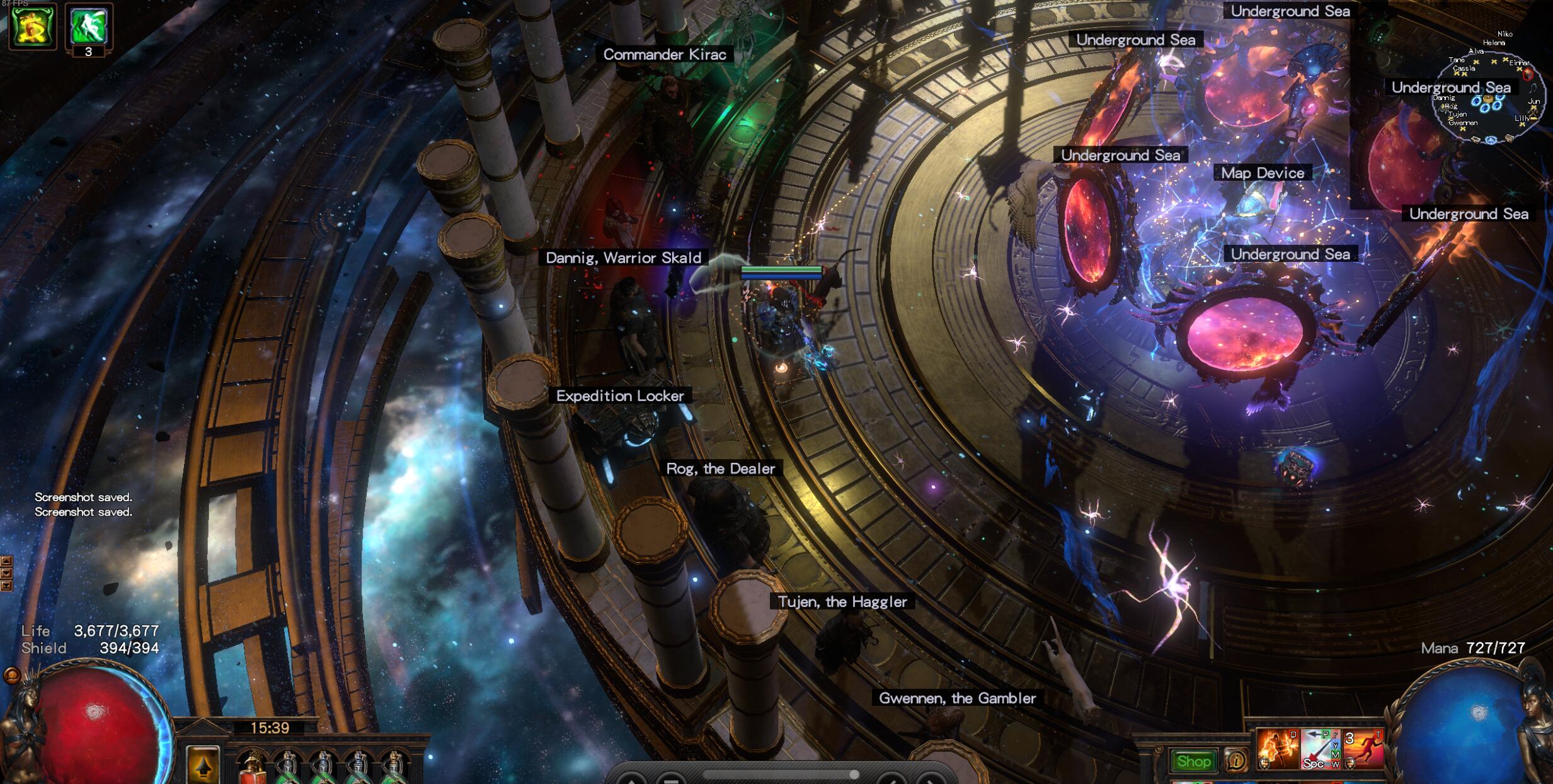The width and height of the screenshot is (1553, 784).
Task: Select the Gwennen, the Gambler label
Action: (957, 698)
